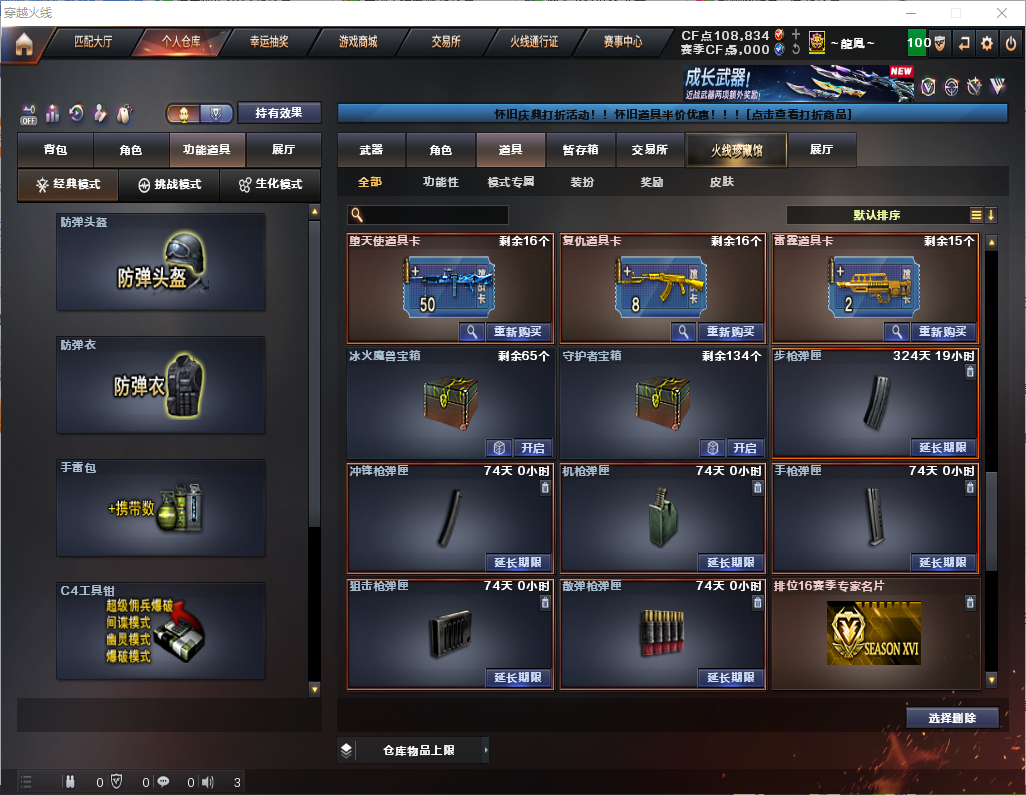Open the 火线珍藏馆 collection tab

point(736,150)
